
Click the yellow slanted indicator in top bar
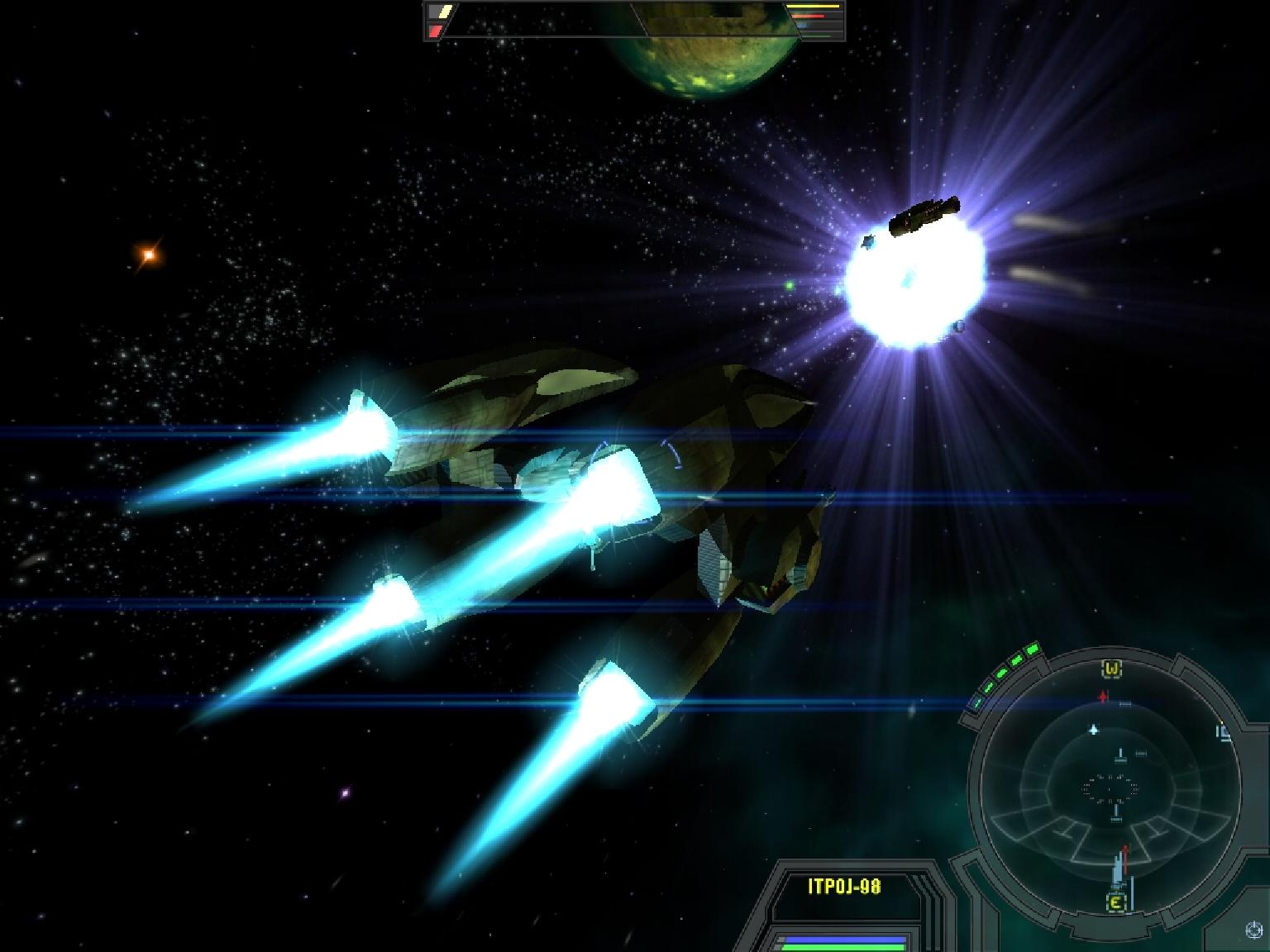[x=445, y=12]
